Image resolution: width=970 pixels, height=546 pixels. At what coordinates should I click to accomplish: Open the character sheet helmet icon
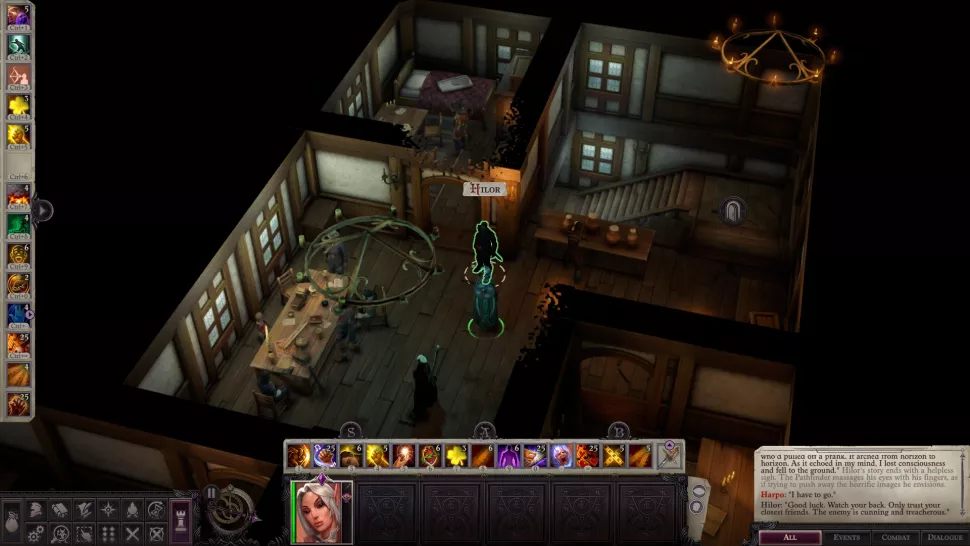point(34,510)
